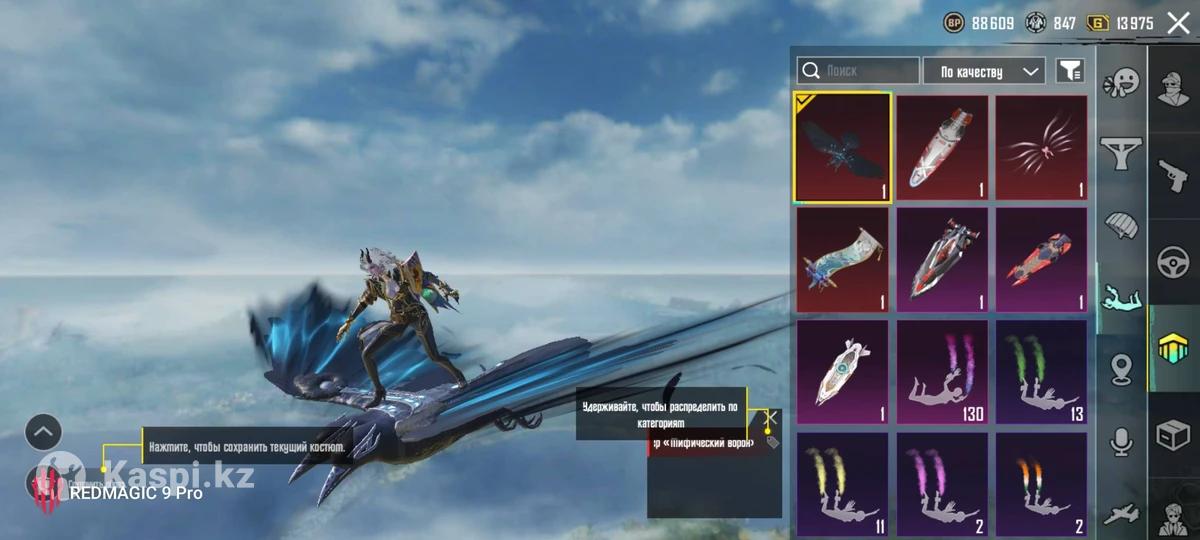Select the equipped mythic raven glider
Screen dimensions: 1200x540
click(x=842, y=147)
